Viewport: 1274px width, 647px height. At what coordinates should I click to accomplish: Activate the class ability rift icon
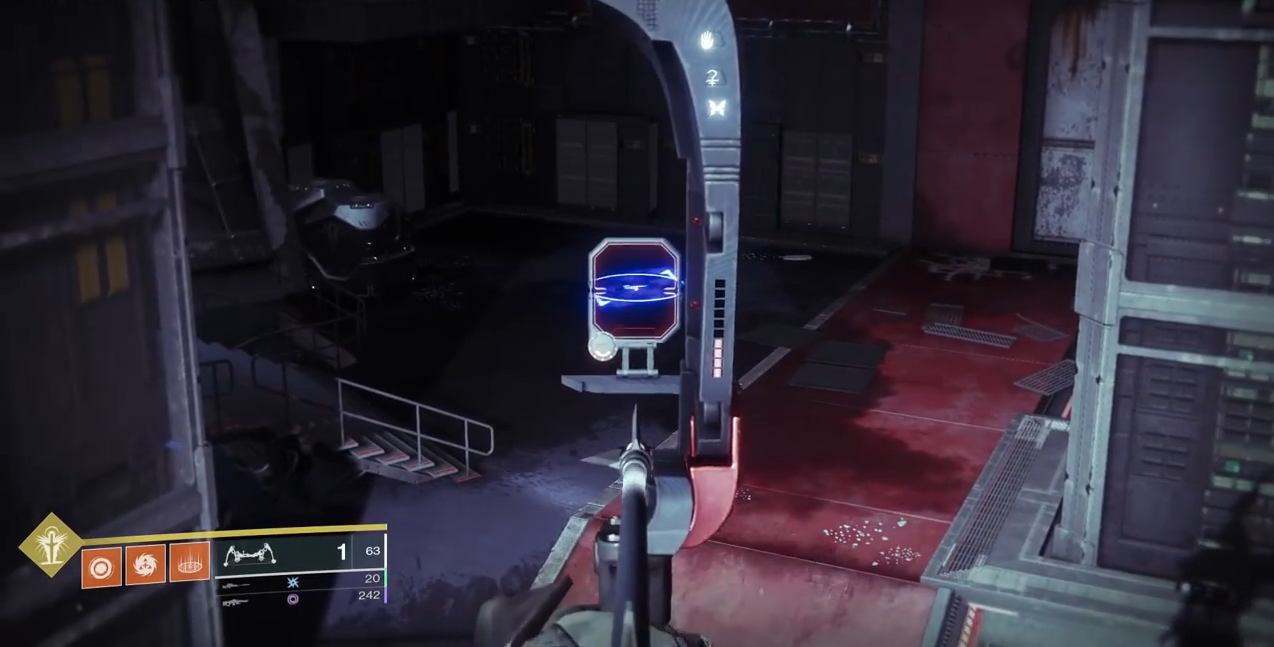[x=189, y=563]
